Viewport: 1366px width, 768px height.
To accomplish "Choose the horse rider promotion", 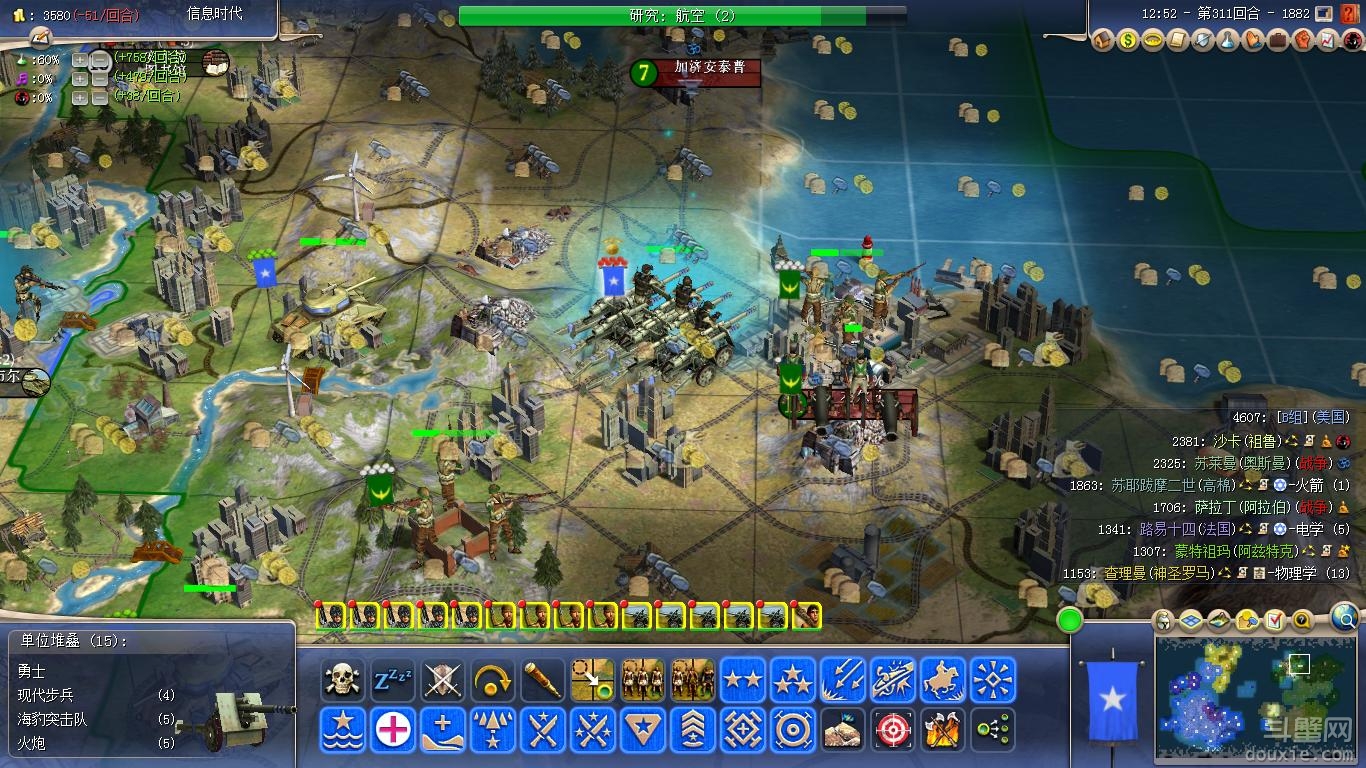I will click(942, 680).
